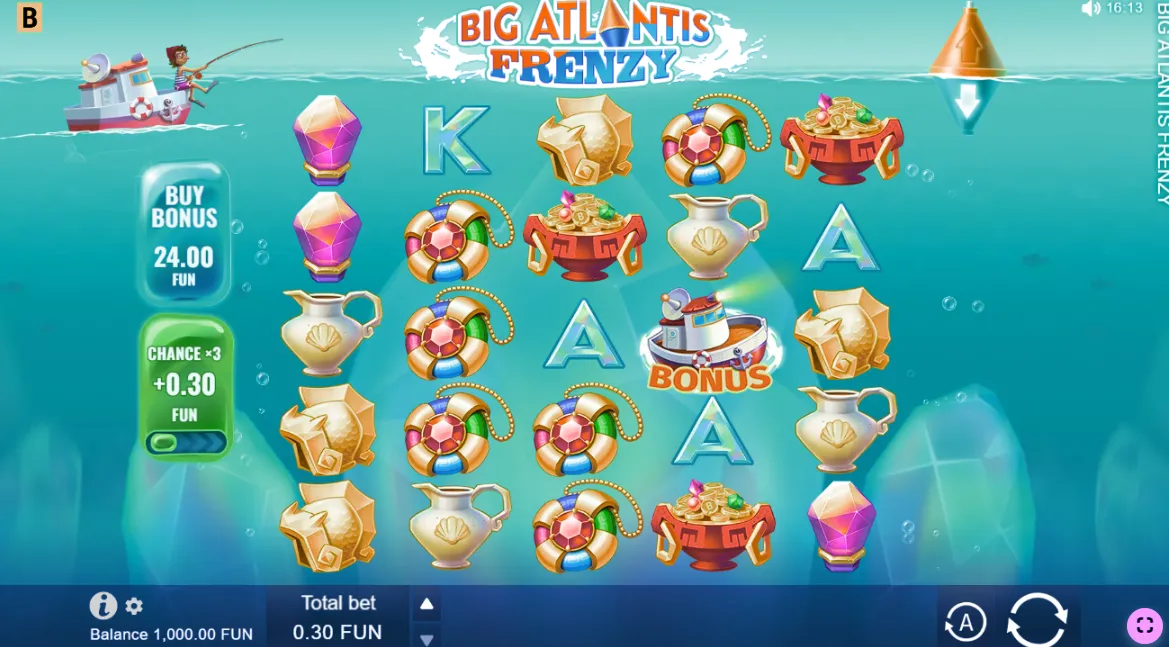The height and width of the screenshot is (647, 1169).
Task: Show the game info page
Action: point(103,605)
